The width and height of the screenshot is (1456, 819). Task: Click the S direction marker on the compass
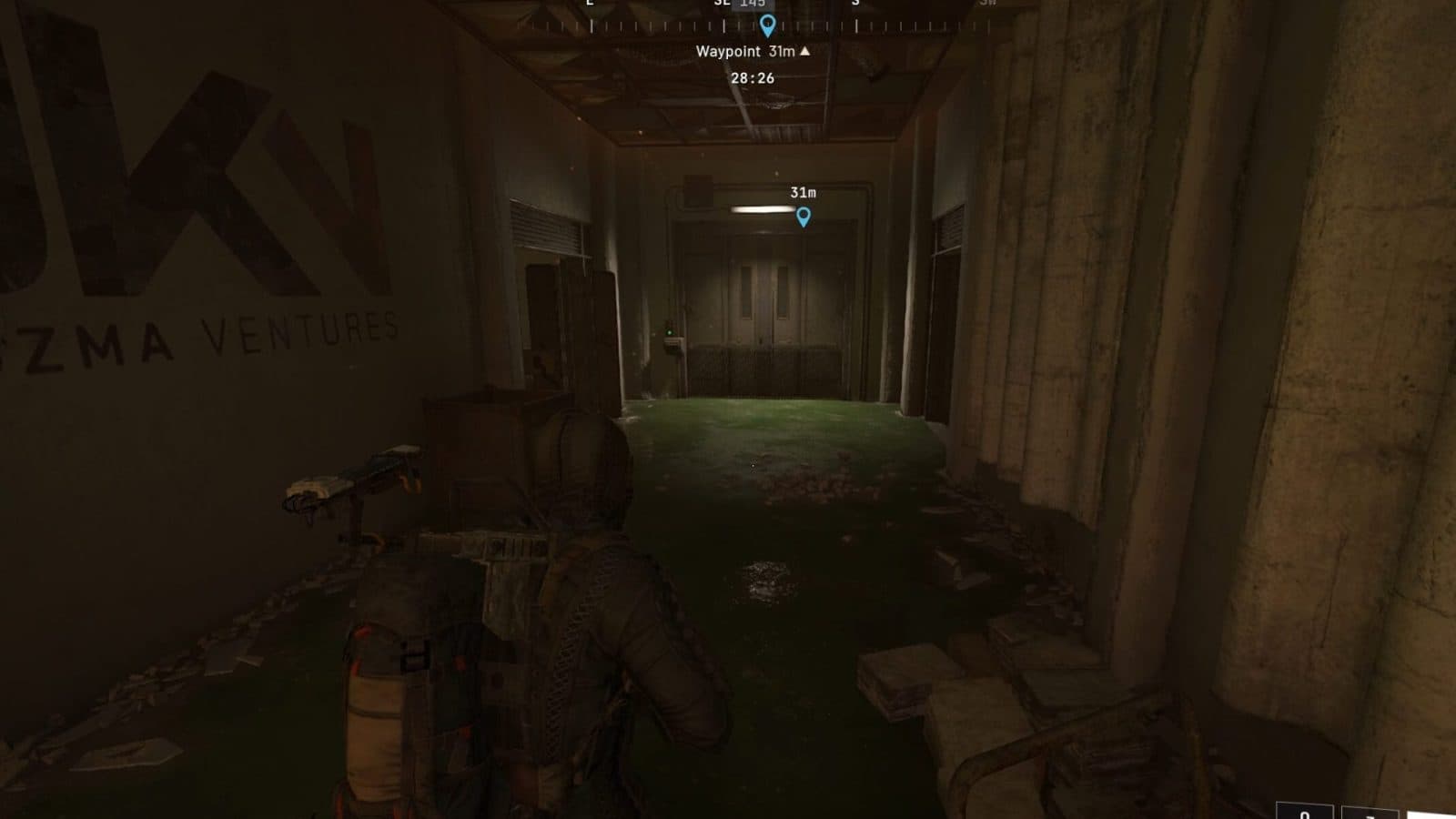click(854, 5)
